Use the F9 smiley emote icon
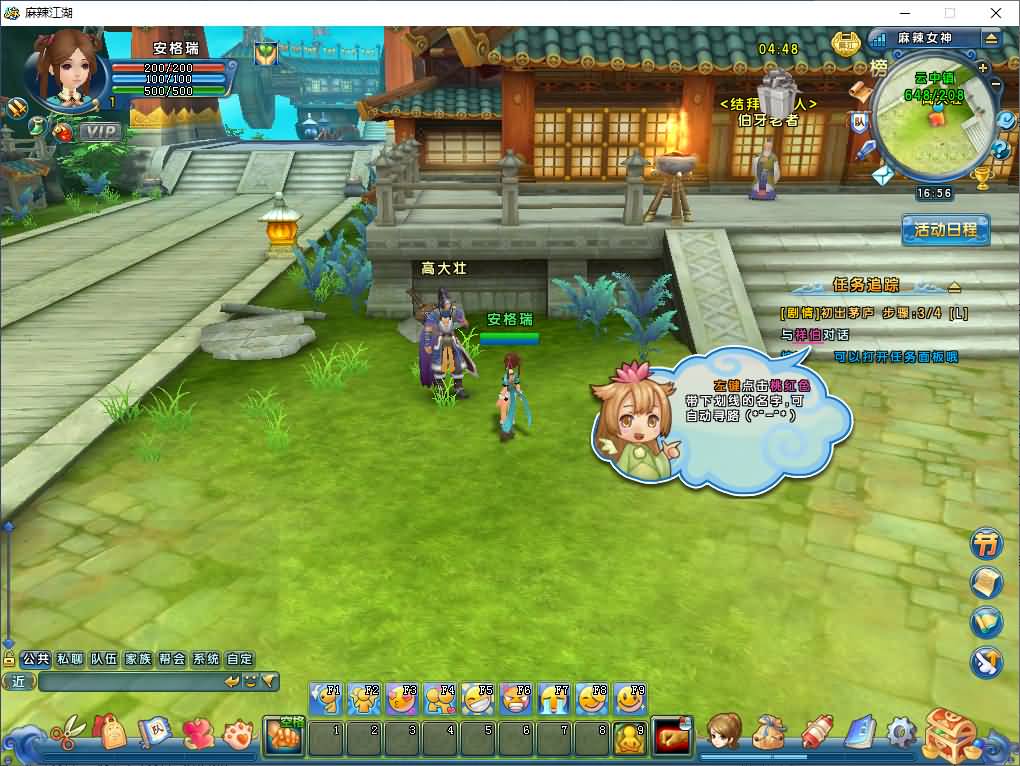Viewport: 1020px width, 766px height. coord(630,698)
